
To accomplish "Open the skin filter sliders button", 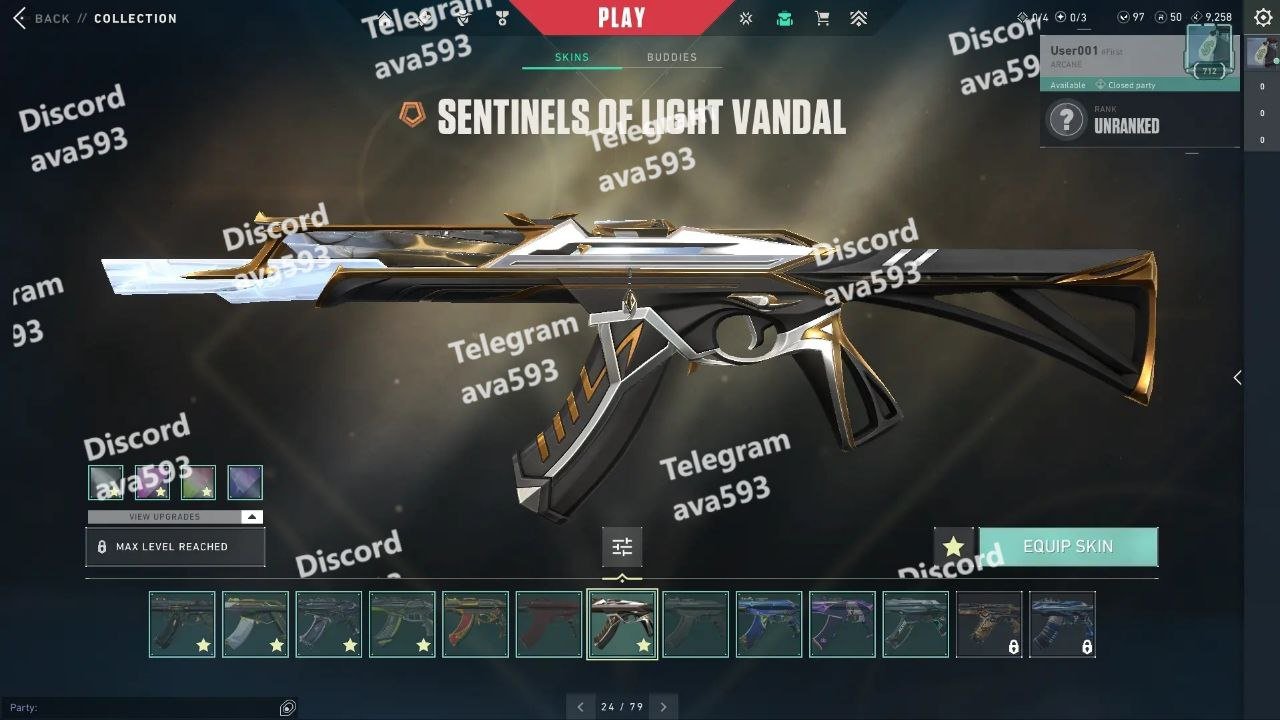I will click(x=622, y=547).
